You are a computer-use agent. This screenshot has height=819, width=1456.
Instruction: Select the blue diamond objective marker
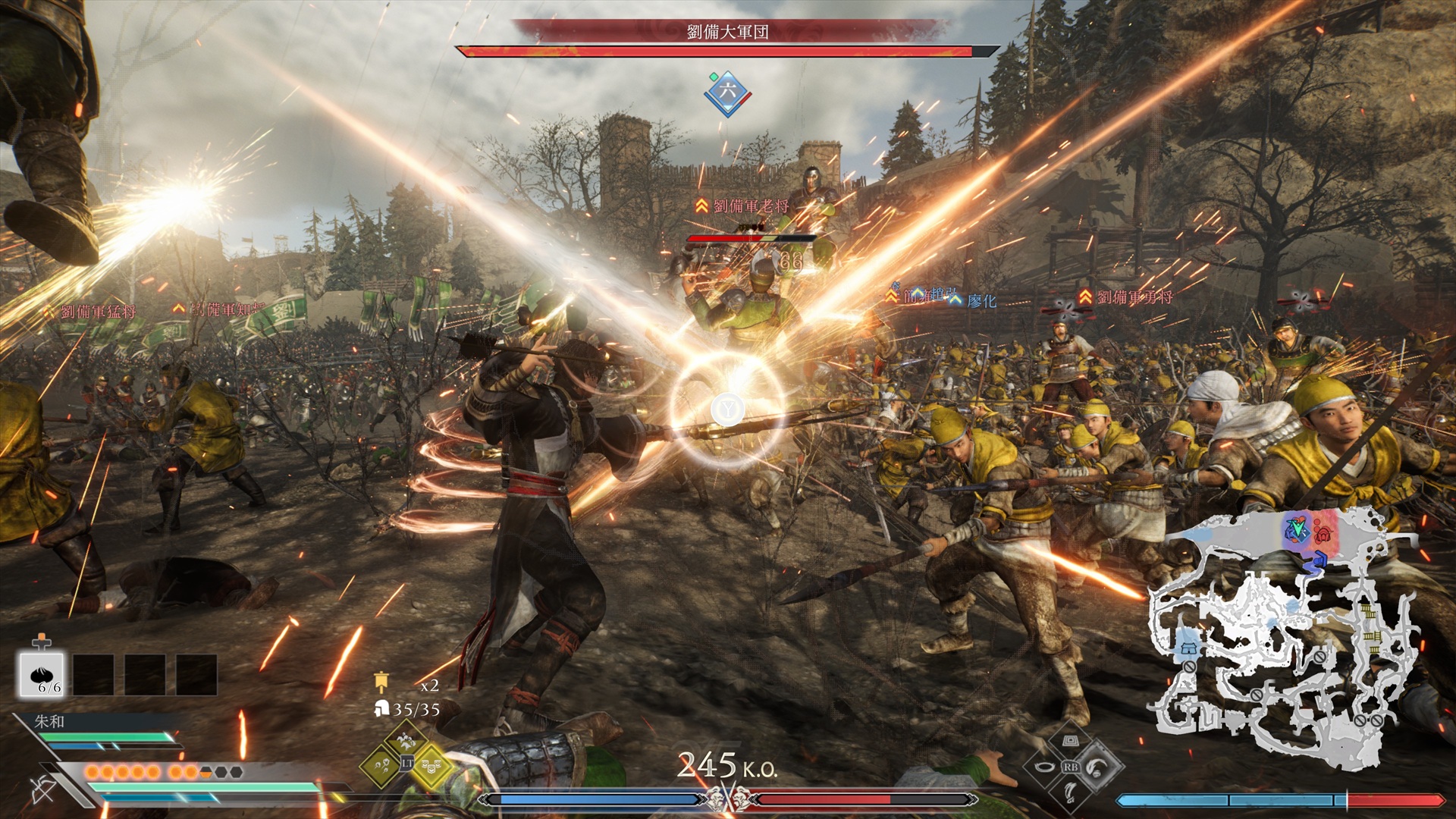(x=727, y=93)
